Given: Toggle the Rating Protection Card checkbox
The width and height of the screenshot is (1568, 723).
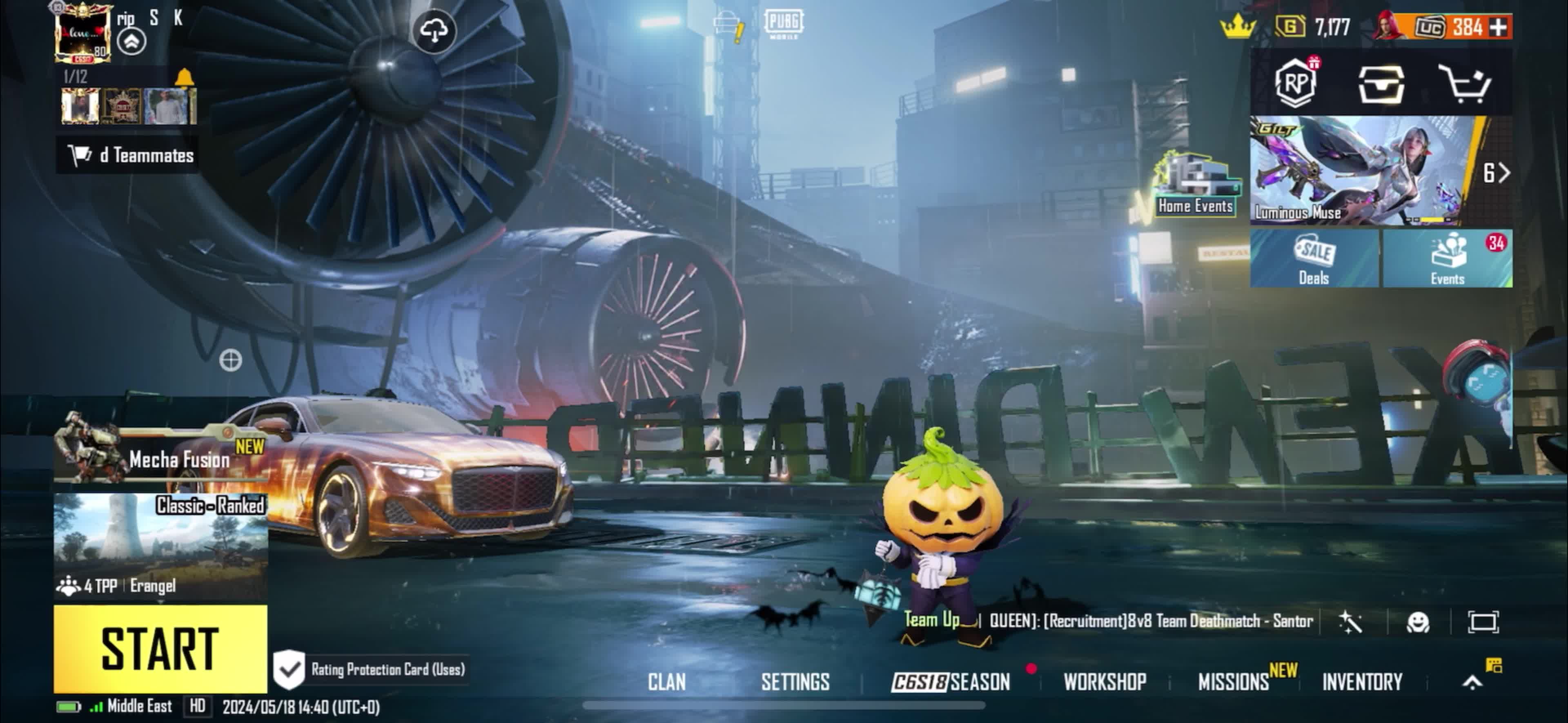Looking at the screenshot, I should point(289,669).
